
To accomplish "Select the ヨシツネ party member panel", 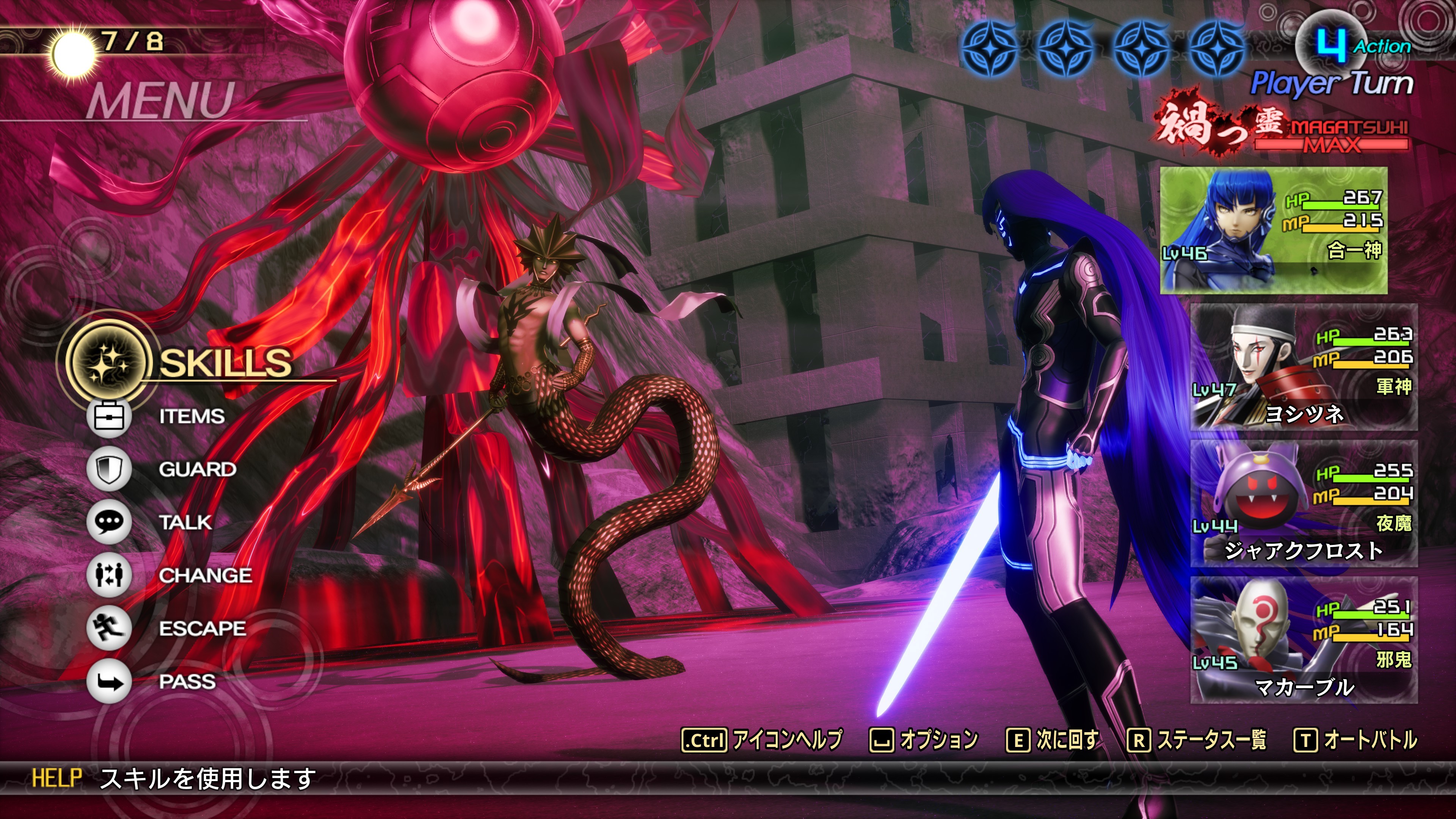I will [x=1304, y=367].
